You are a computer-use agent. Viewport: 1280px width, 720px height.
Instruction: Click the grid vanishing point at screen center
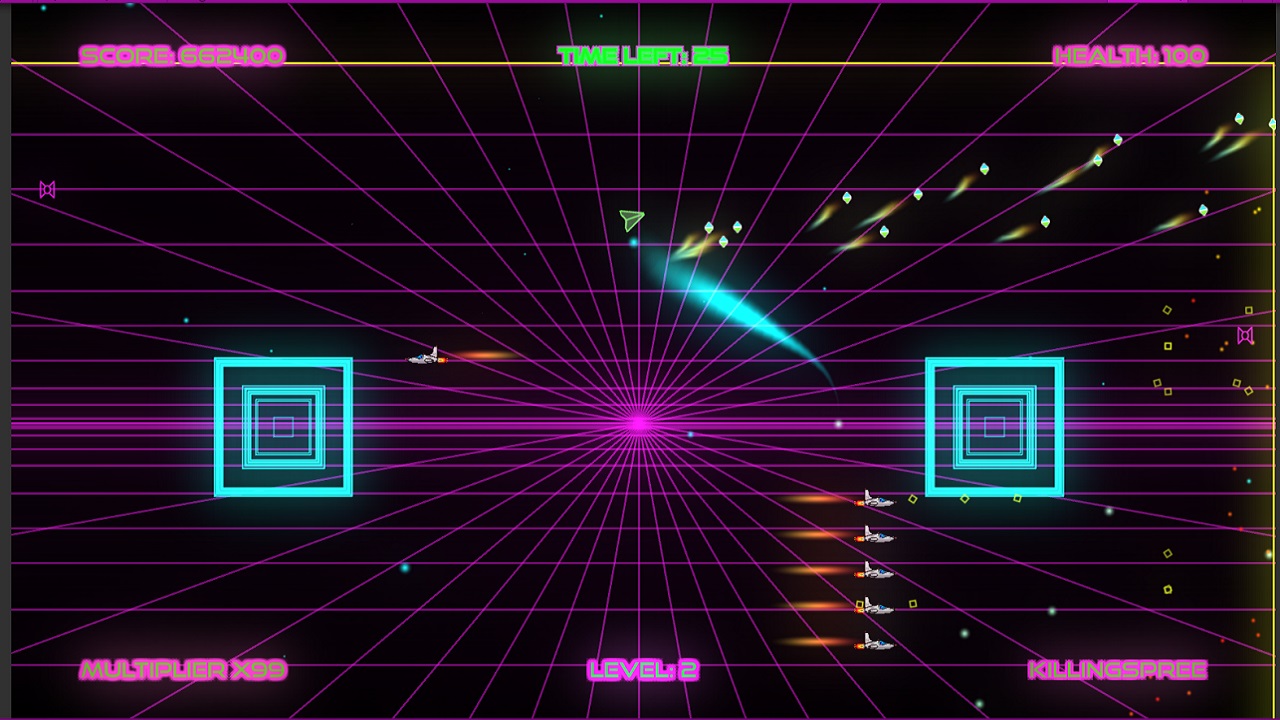coord(640,421)
